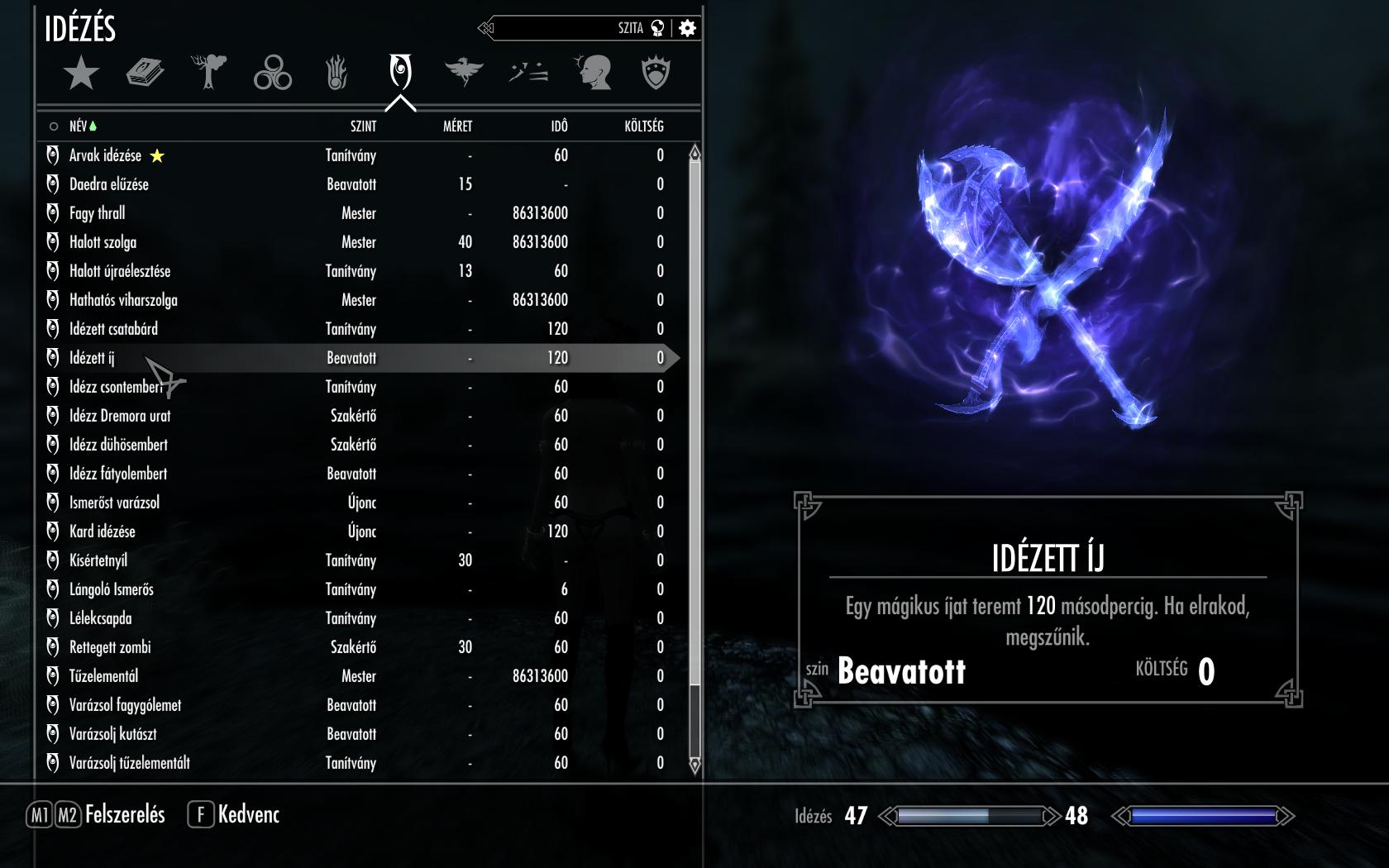Switch to the powers crown tab
Viewport: 1389px width, 868px height.
657,72
